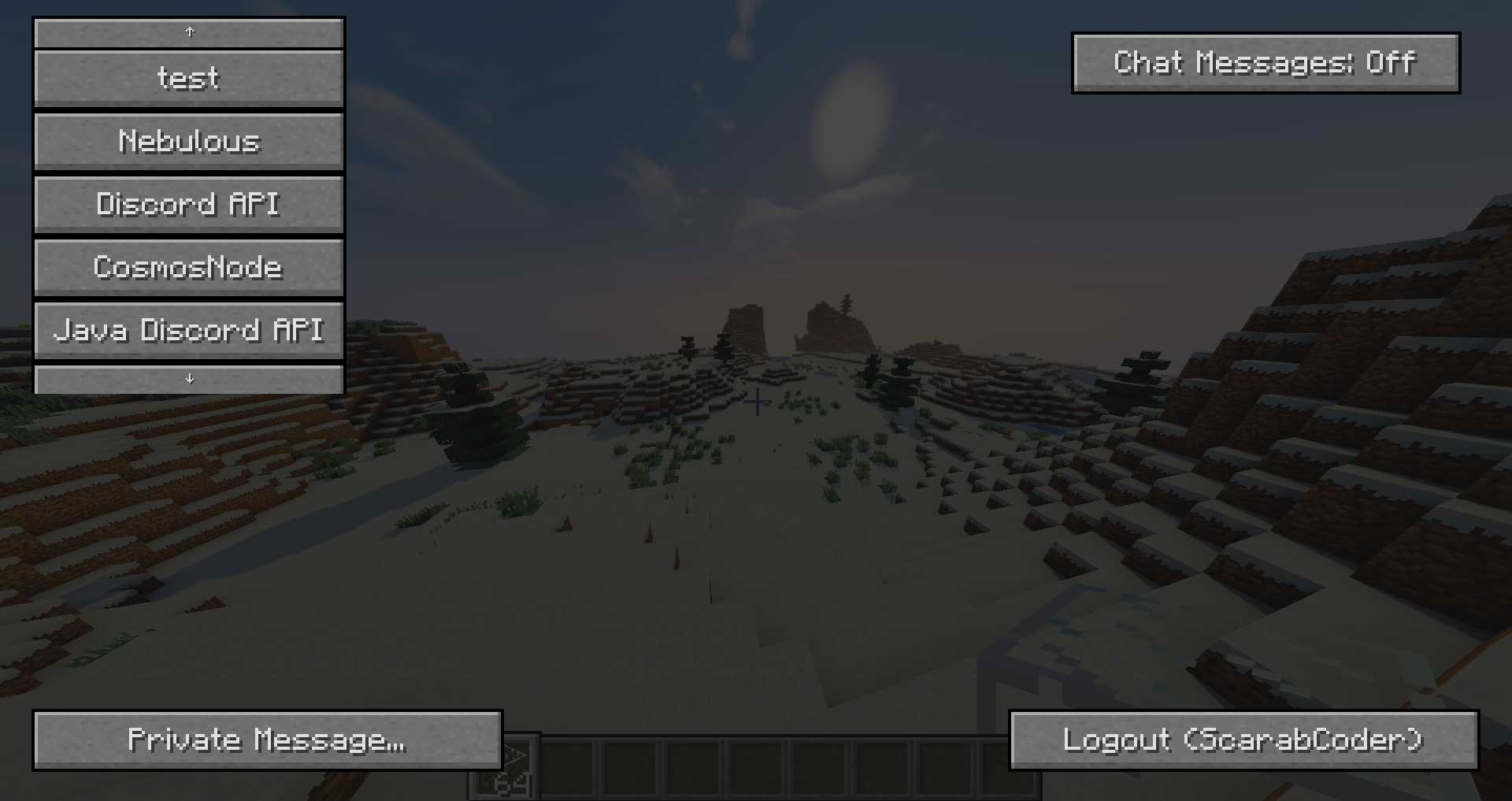Select the Discord API channel

(188, 204)
